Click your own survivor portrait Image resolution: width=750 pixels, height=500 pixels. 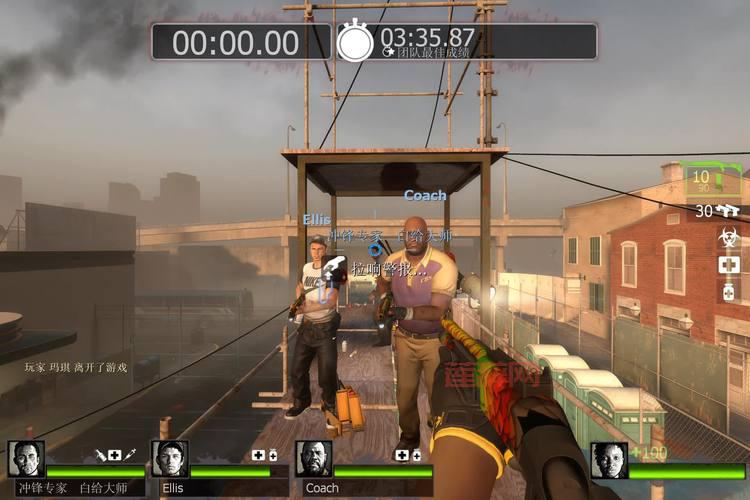[x=609, y=461]
